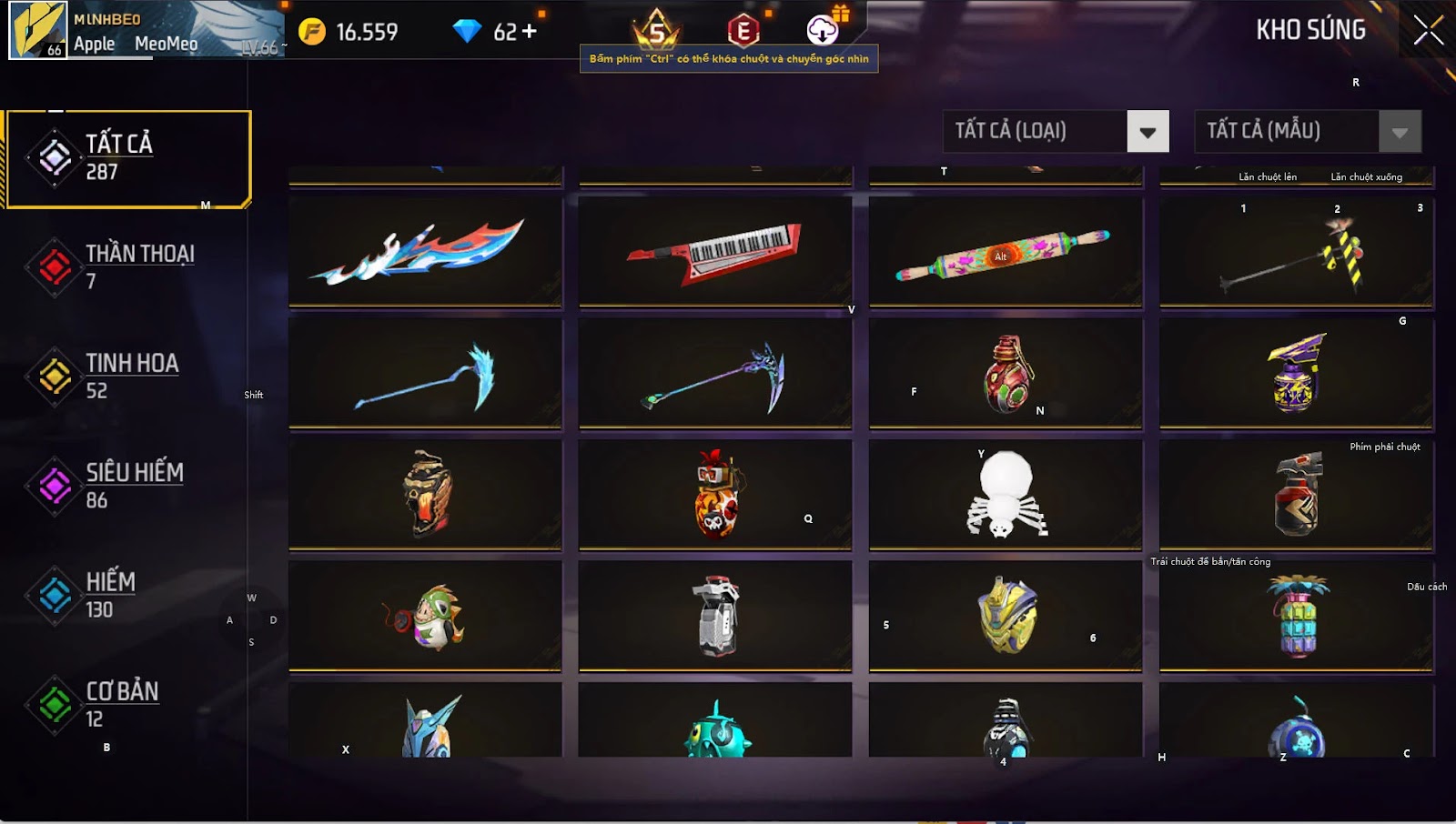Add more diamonds with the plus button
Image resolution: width=1456 pixels, height=824 pixels.
click(529, 32)
